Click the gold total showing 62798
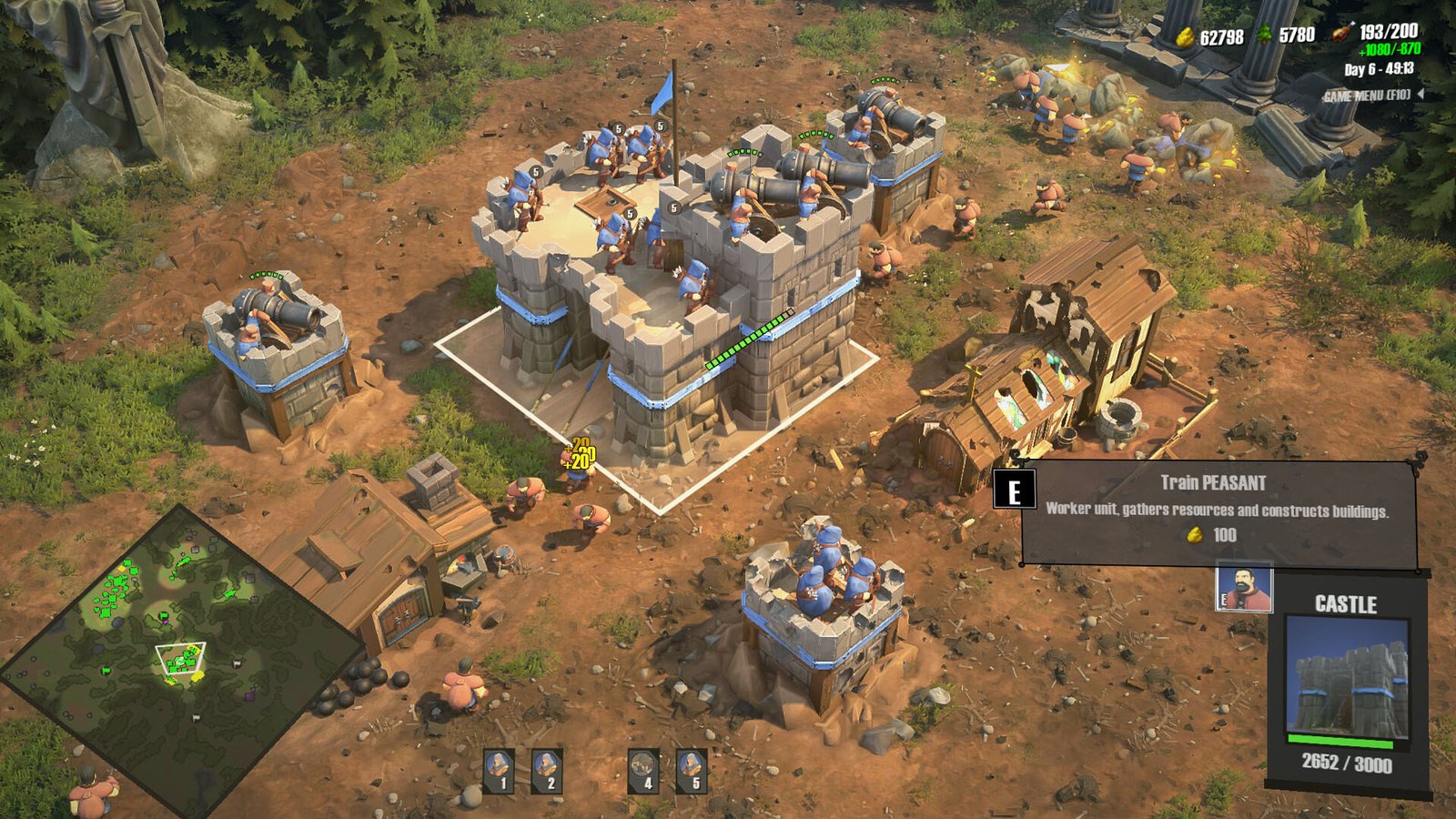The height and width of the screenshot is (819, 1456). tap(1222, 36)
